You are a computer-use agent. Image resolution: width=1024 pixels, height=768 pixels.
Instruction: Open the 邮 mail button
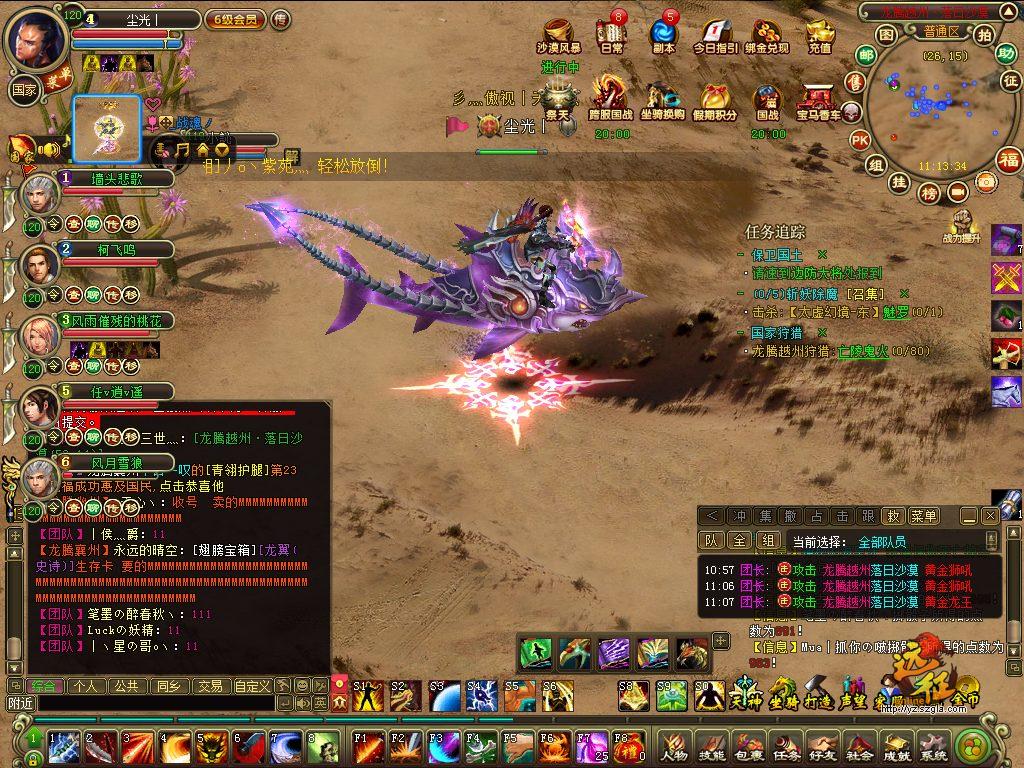pos(866,55)
